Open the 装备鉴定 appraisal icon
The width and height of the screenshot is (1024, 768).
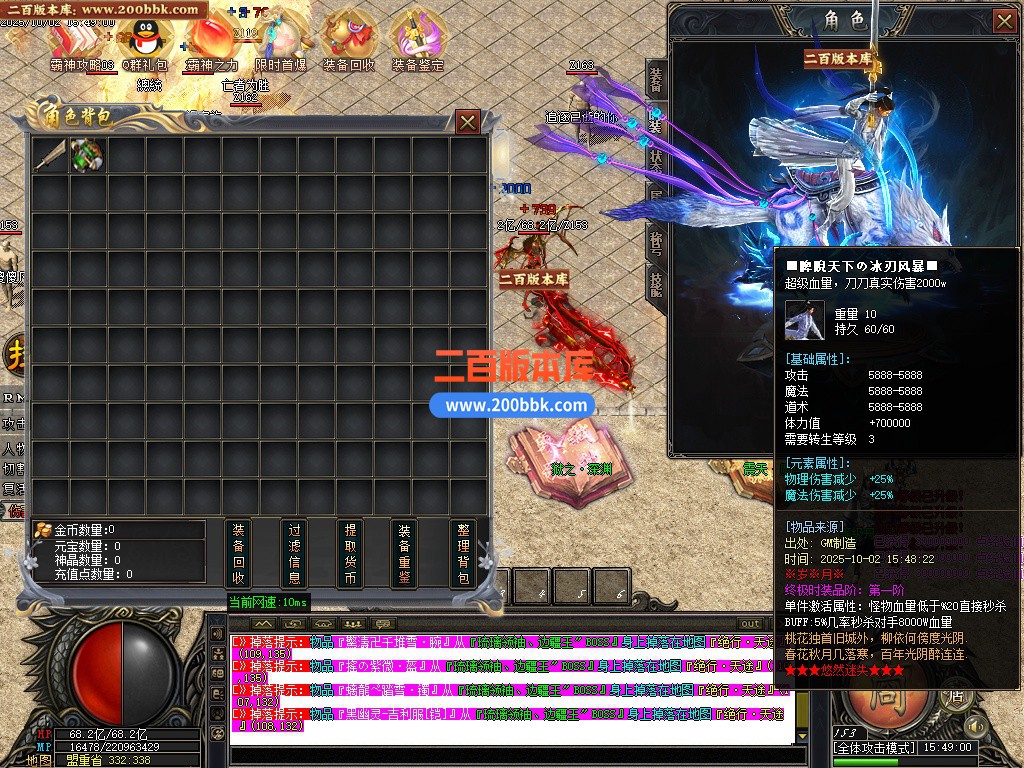click(x=417, y=42)
